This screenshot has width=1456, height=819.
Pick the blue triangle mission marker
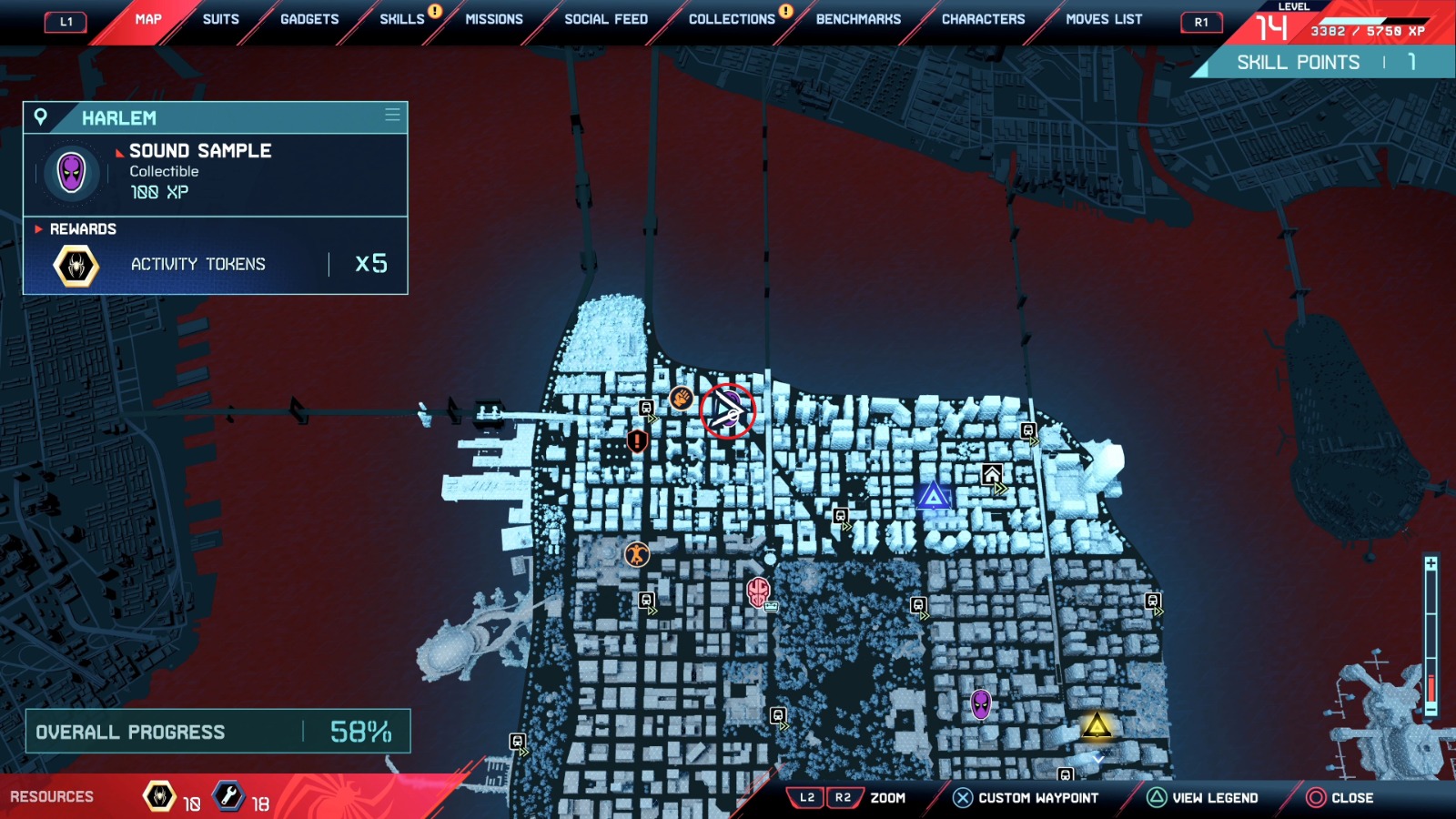click(933, 497)
